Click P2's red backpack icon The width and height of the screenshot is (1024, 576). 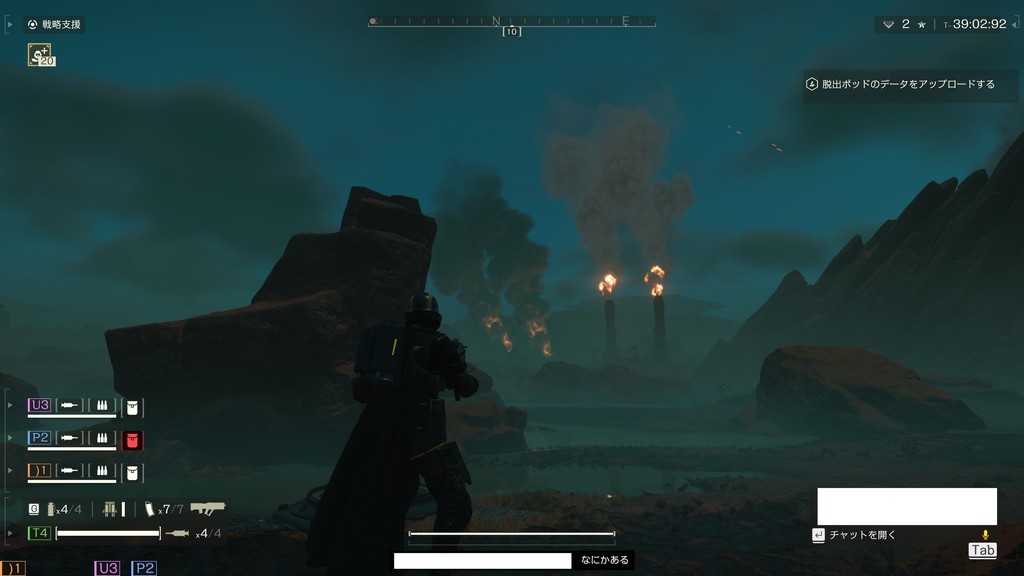point(132,439)
